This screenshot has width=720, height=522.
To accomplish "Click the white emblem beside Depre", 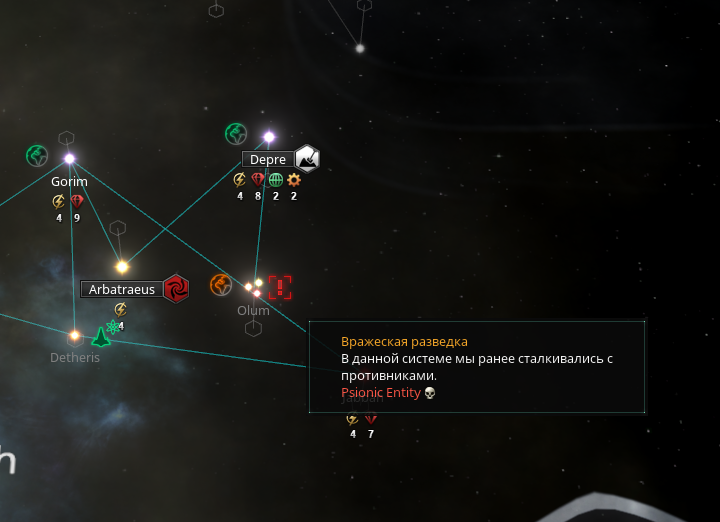I will pos(307,158).
